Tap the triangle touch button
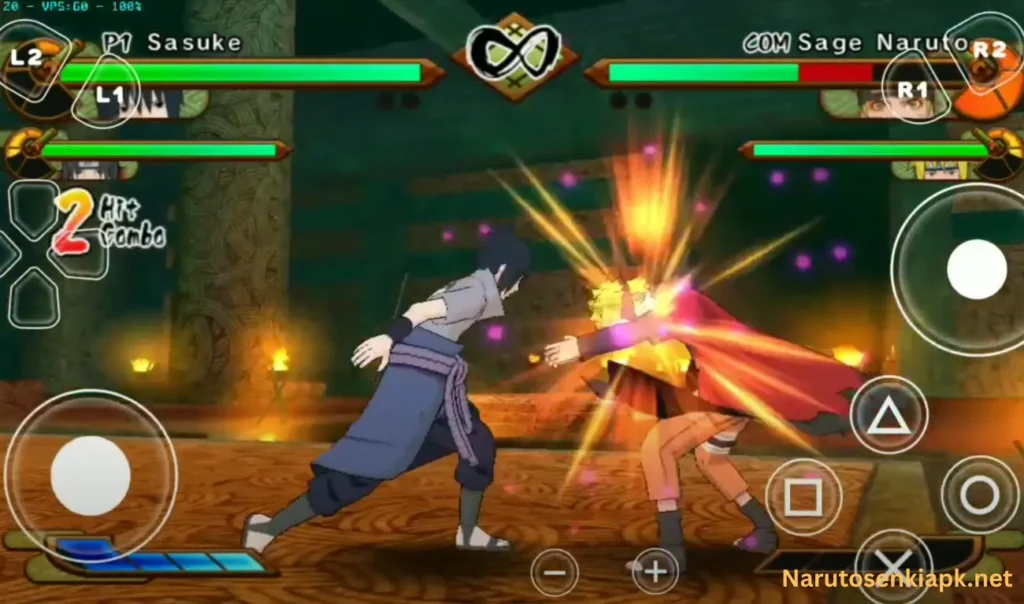This screenshot has height=604, width=1024. [888, 415]
